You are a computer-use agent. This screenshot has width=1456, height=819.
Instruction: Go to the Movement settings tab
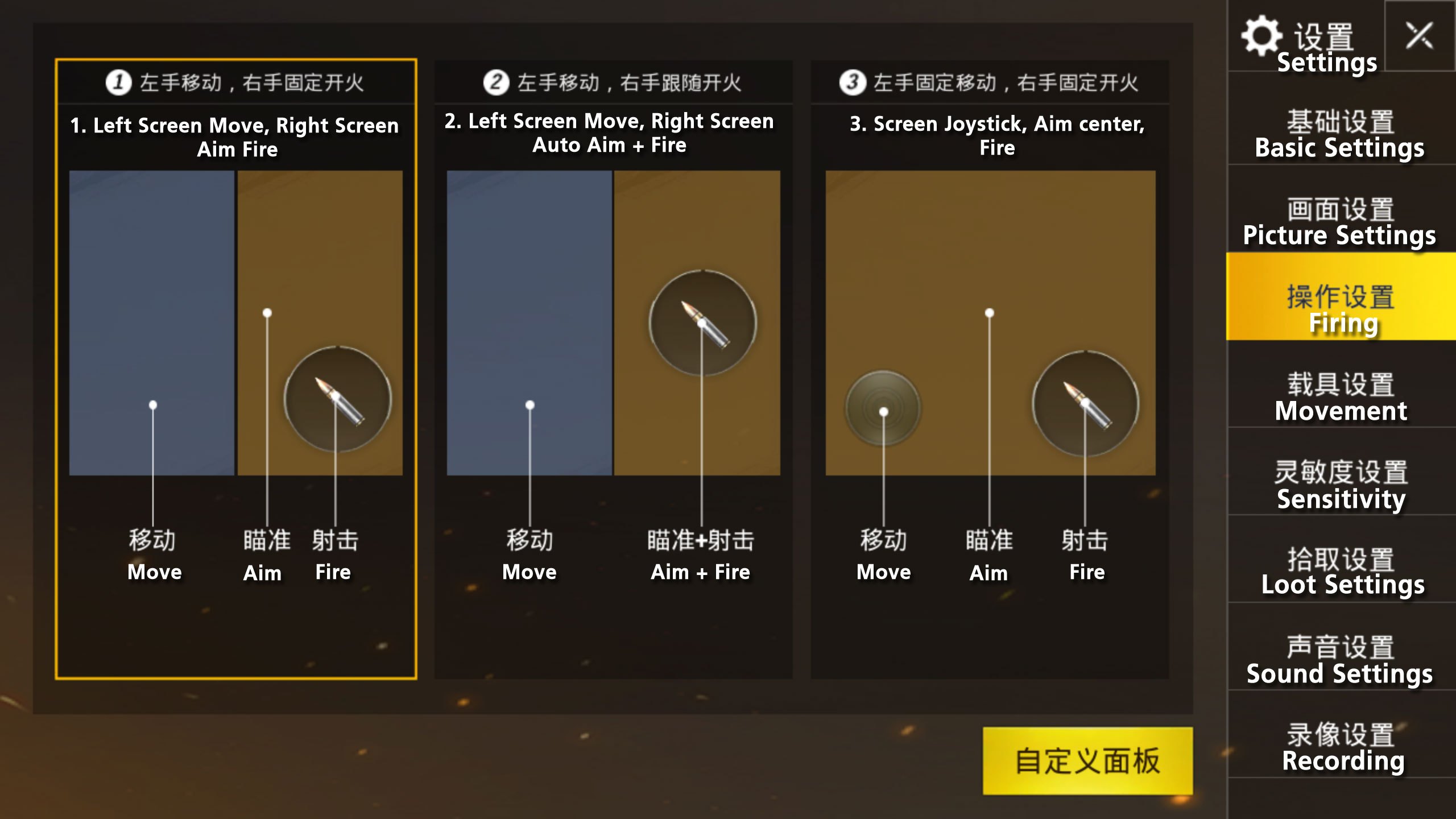1340,397
